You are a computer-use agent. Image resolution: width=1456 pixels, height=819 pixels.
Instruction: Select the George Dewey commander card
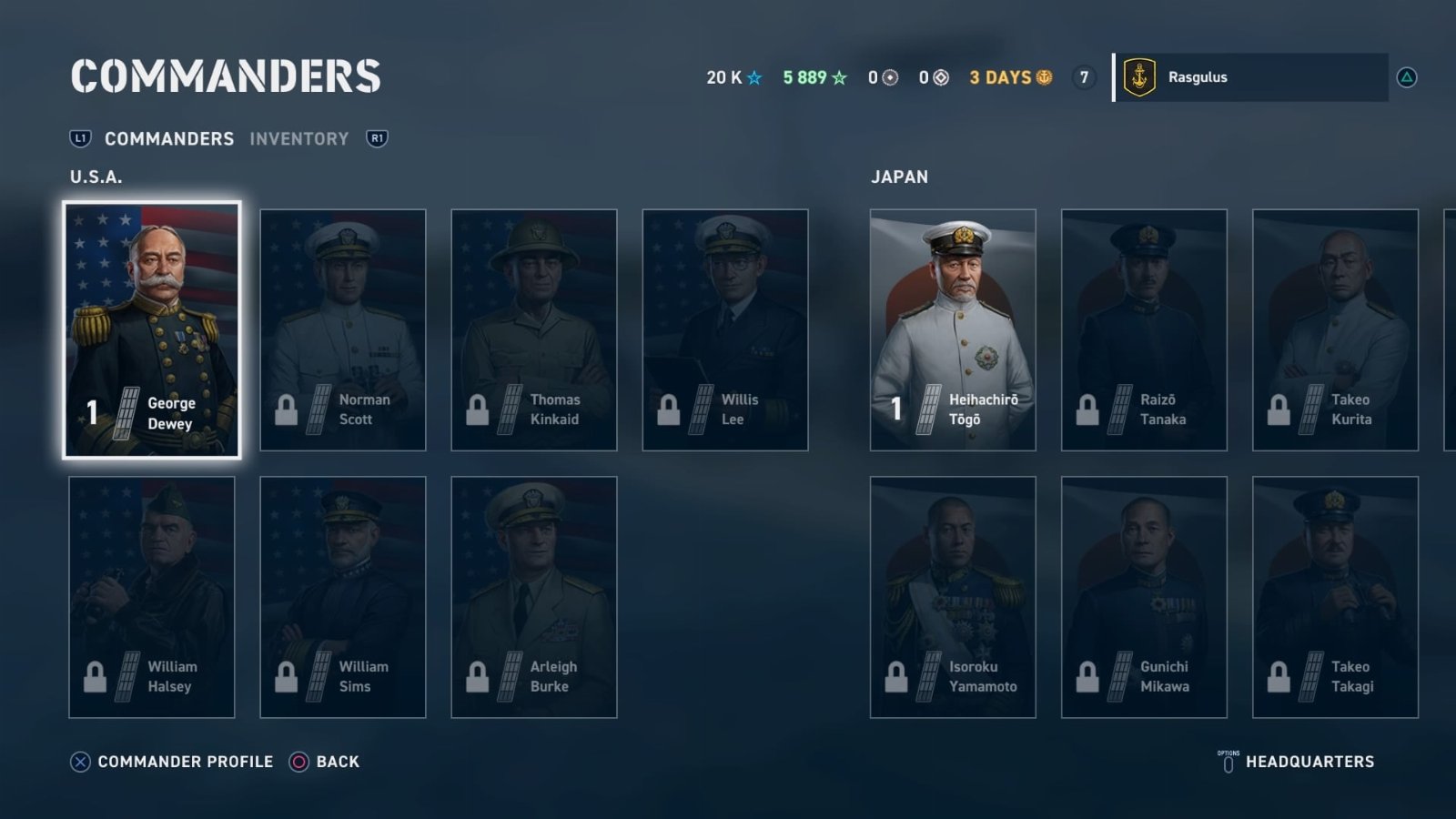coord(152,329)
